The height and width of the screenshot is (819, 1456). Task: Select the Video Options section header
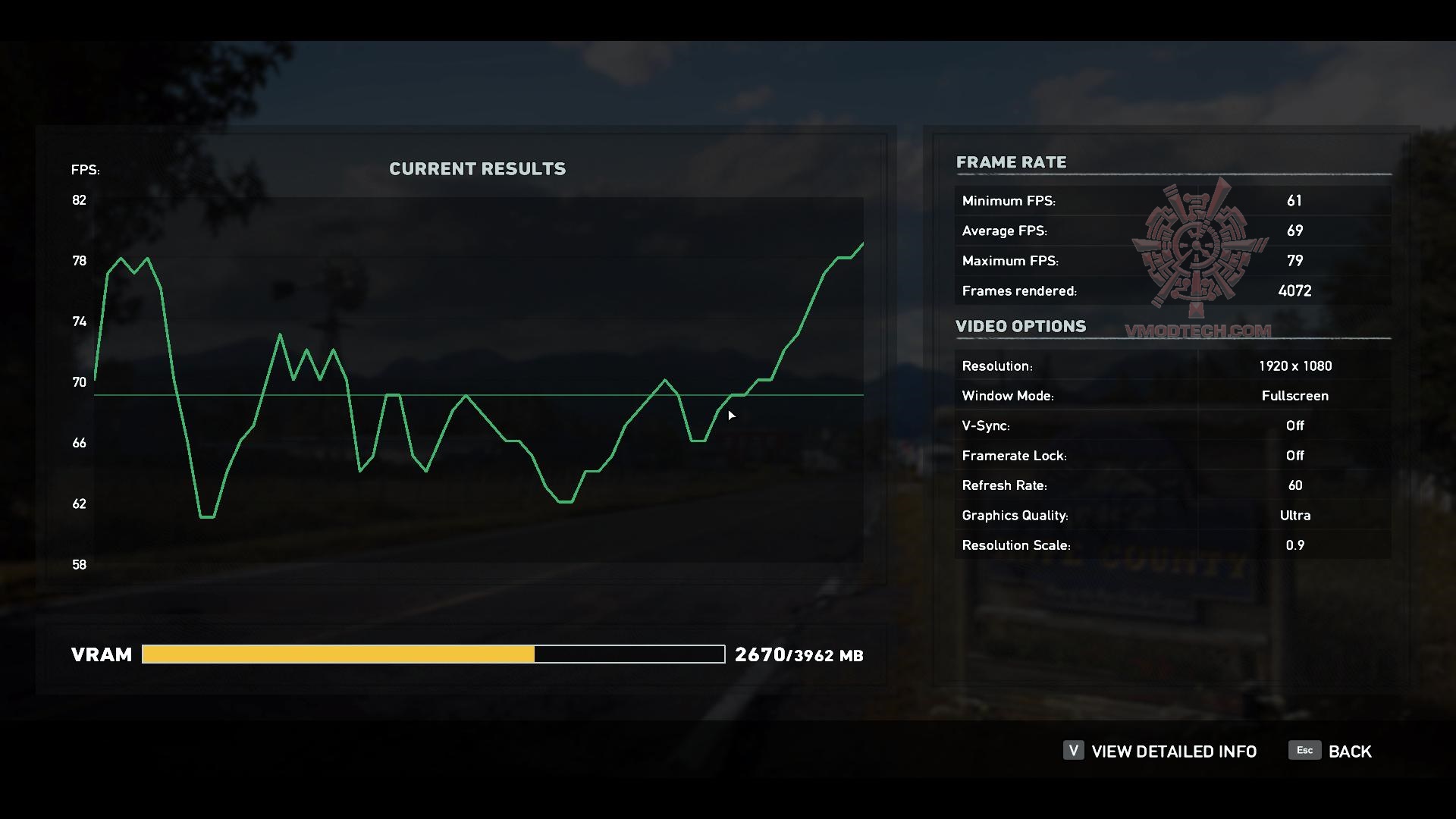tap(1021, 326)
